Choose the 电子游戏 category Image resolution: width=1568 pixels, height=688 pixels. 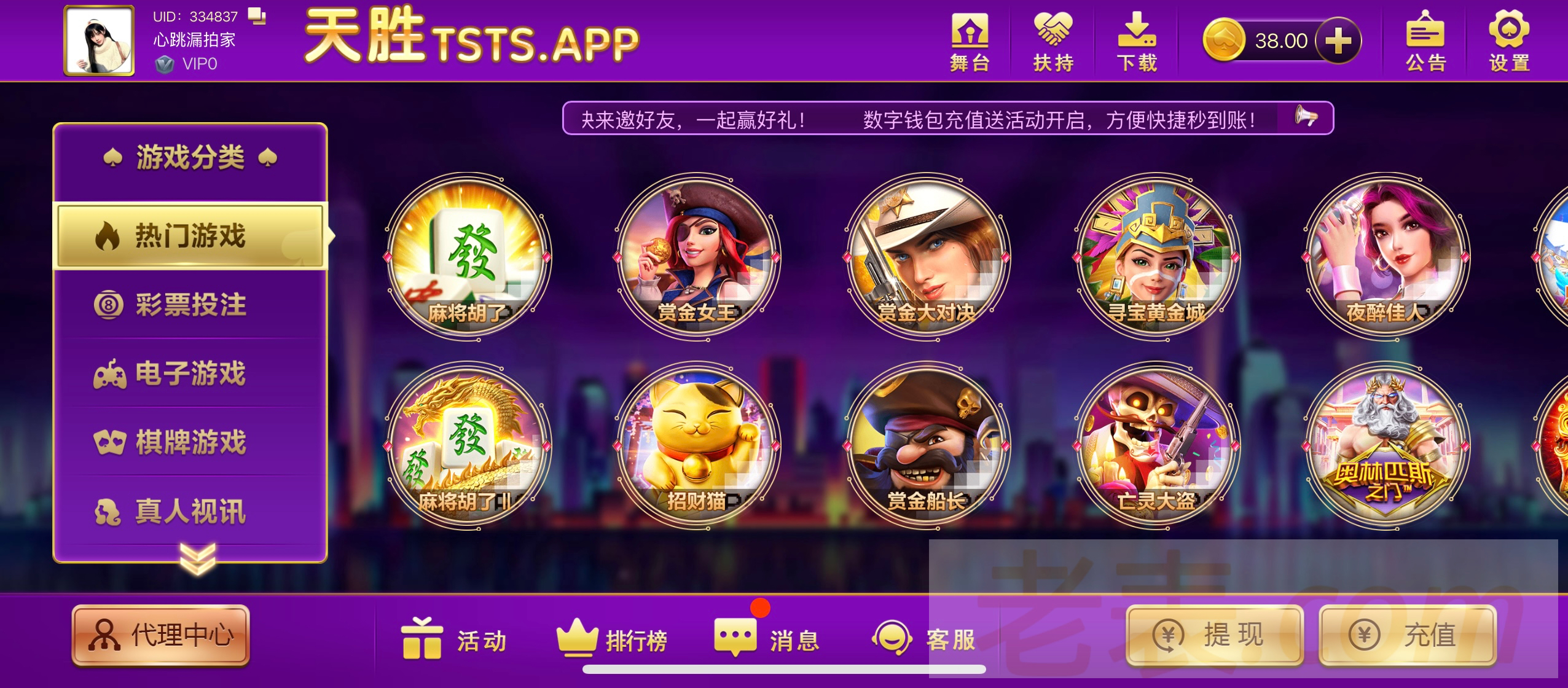190,373
